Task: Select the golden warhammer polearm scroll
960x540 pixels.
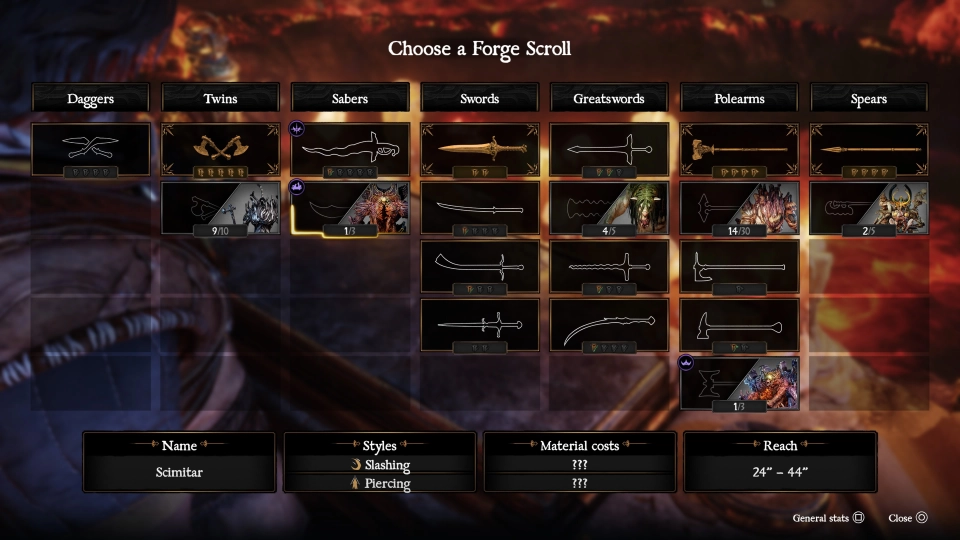Action: tap(739, 149)
